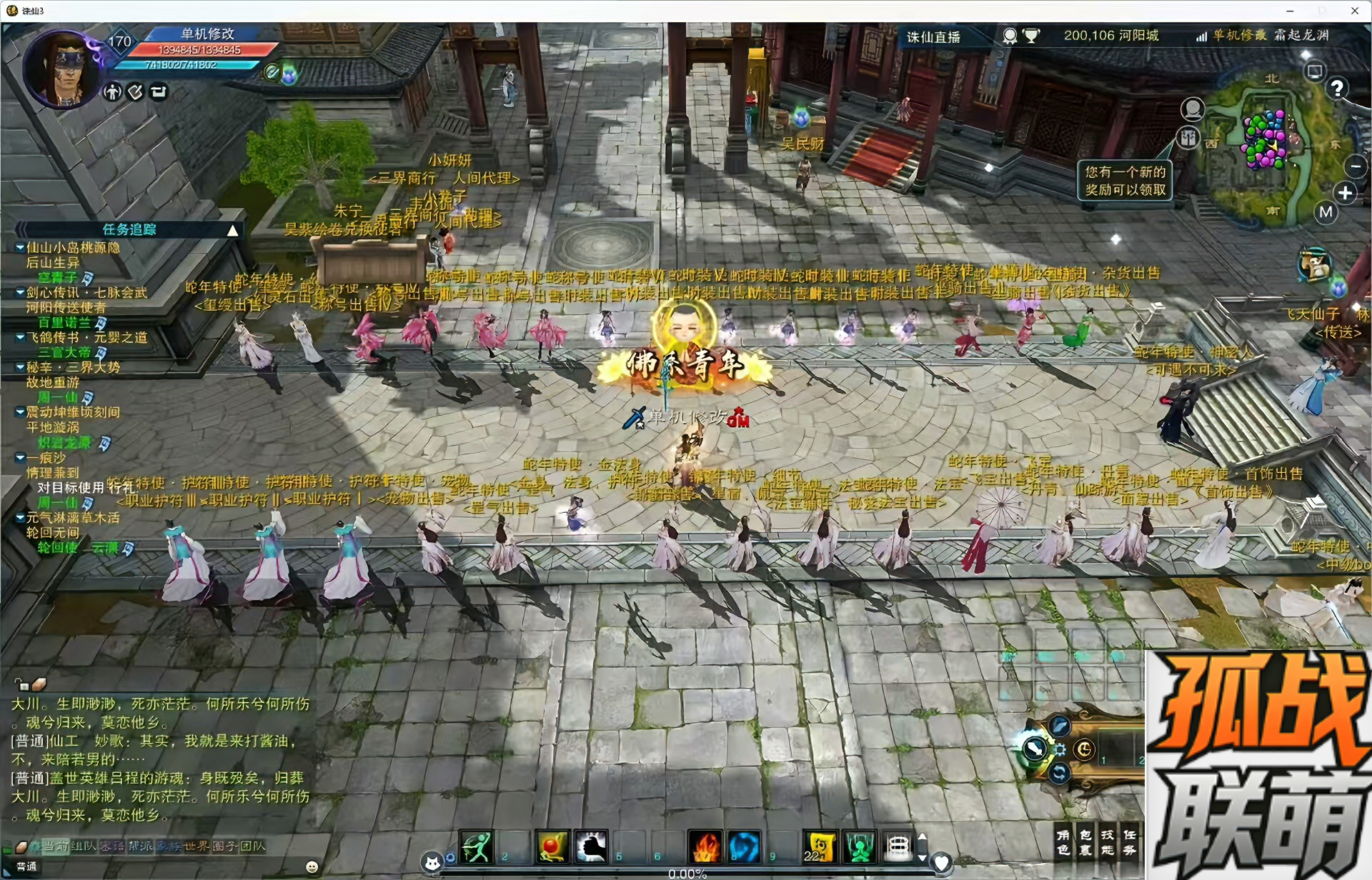Collapse the 任务追踪 quest tracker panel

(x=233, y=230)
